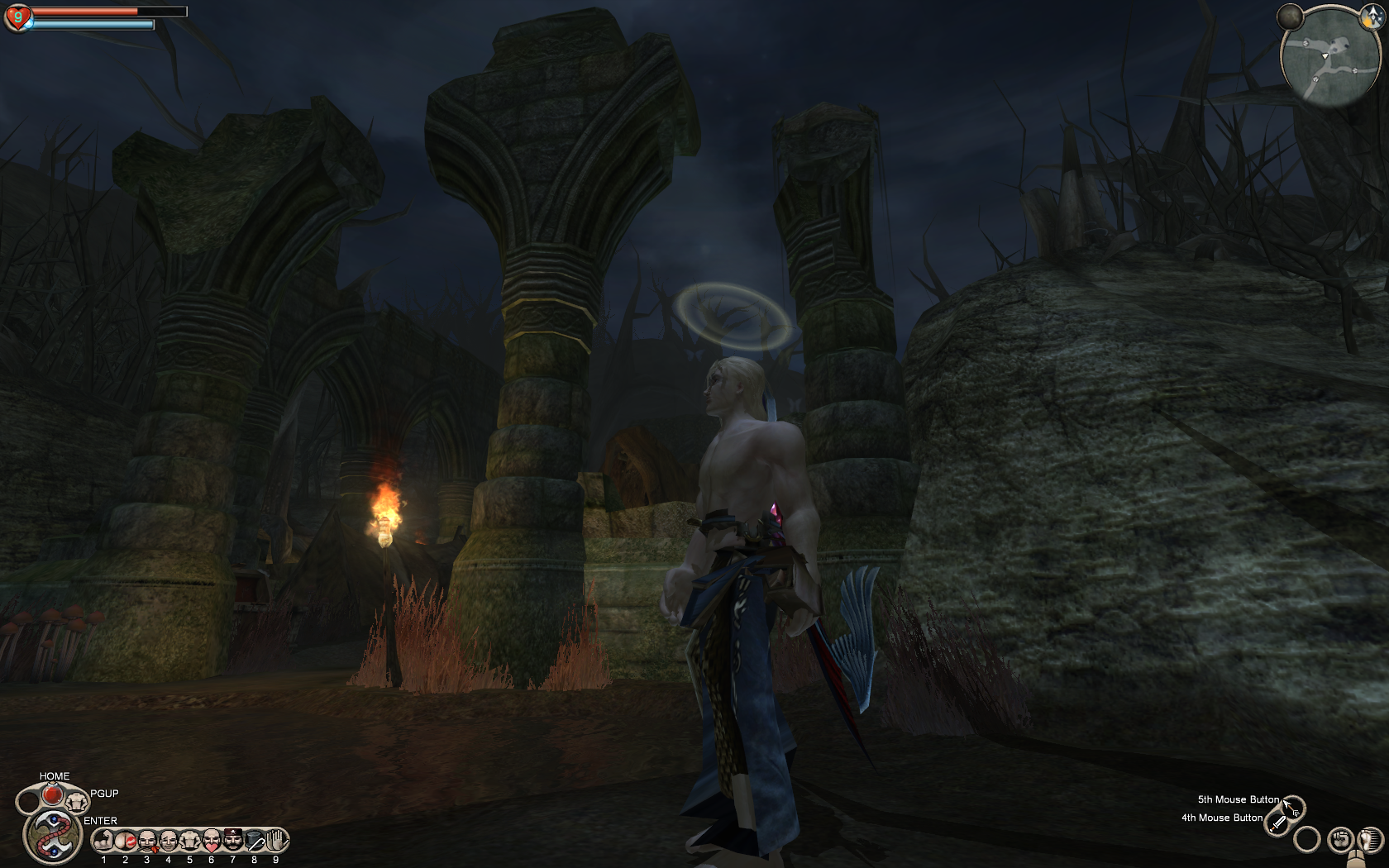This screenshot has width=1389, height=868.
Task: Click the clenched fist action icon
Action: tap(1340, 840)
